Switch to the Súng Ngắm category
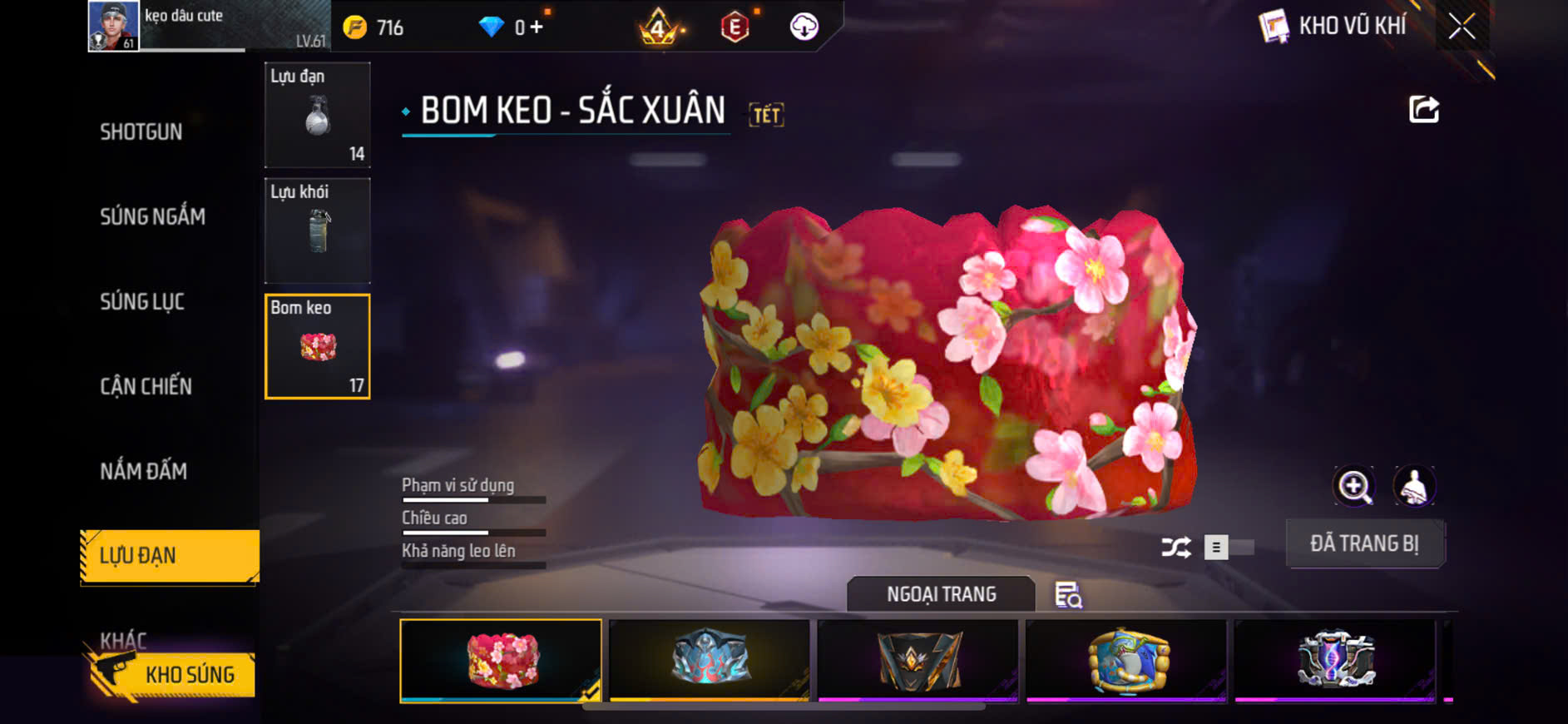1568x724 pixels. tap(152, 217)
